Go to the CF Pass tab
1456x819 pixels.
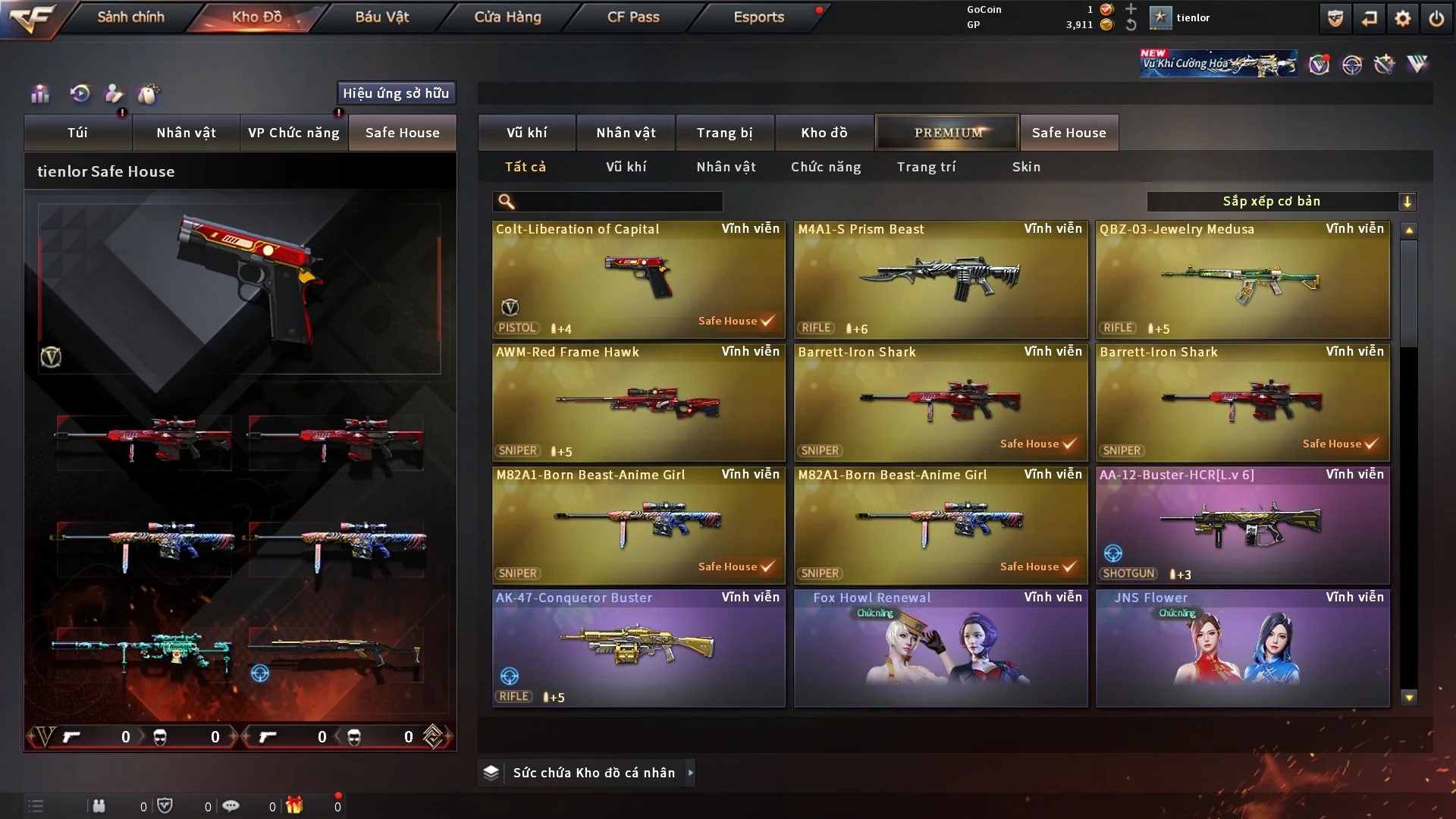[633, 17]
